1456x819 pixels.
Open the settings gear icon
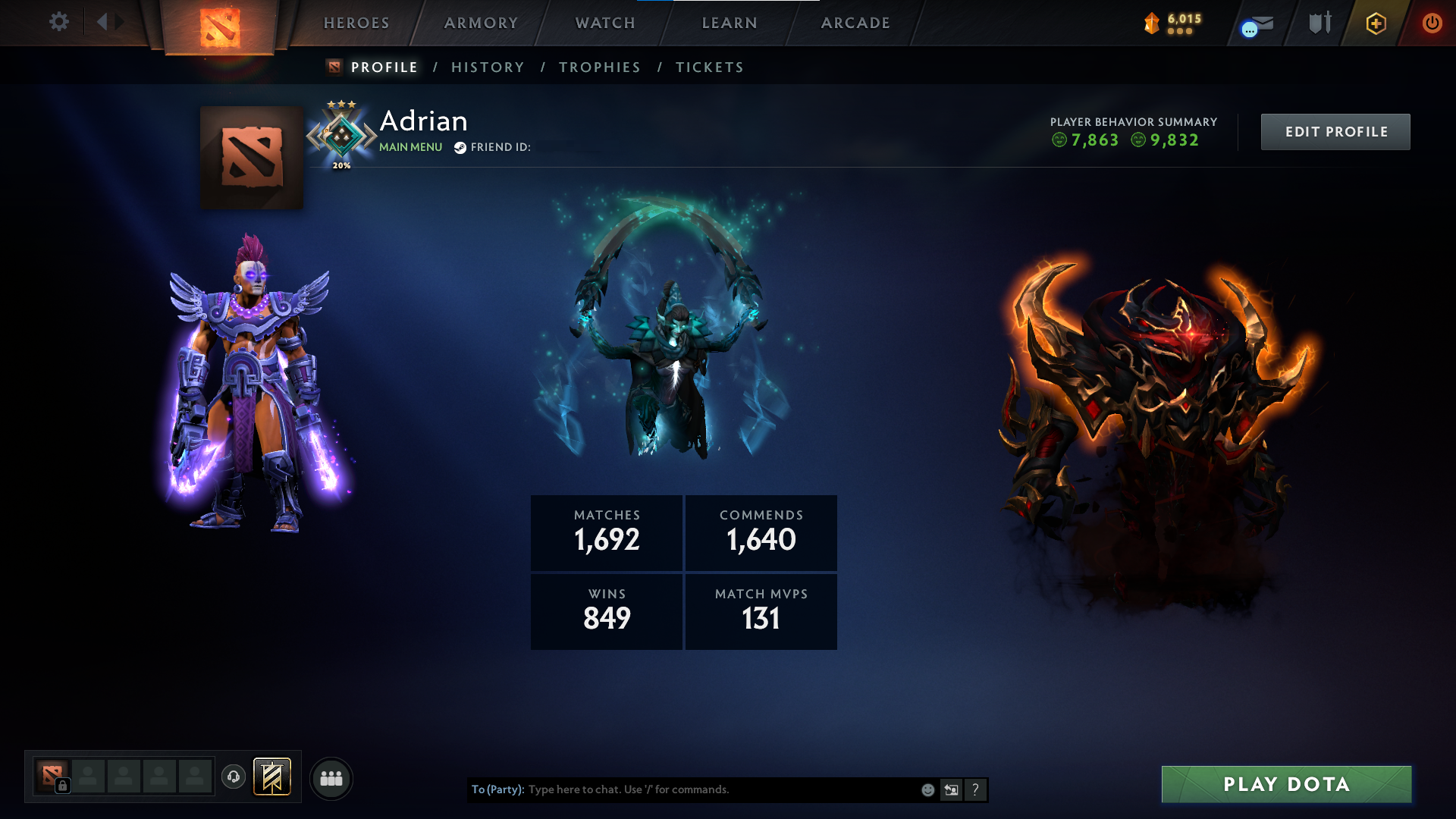[59, 23]
